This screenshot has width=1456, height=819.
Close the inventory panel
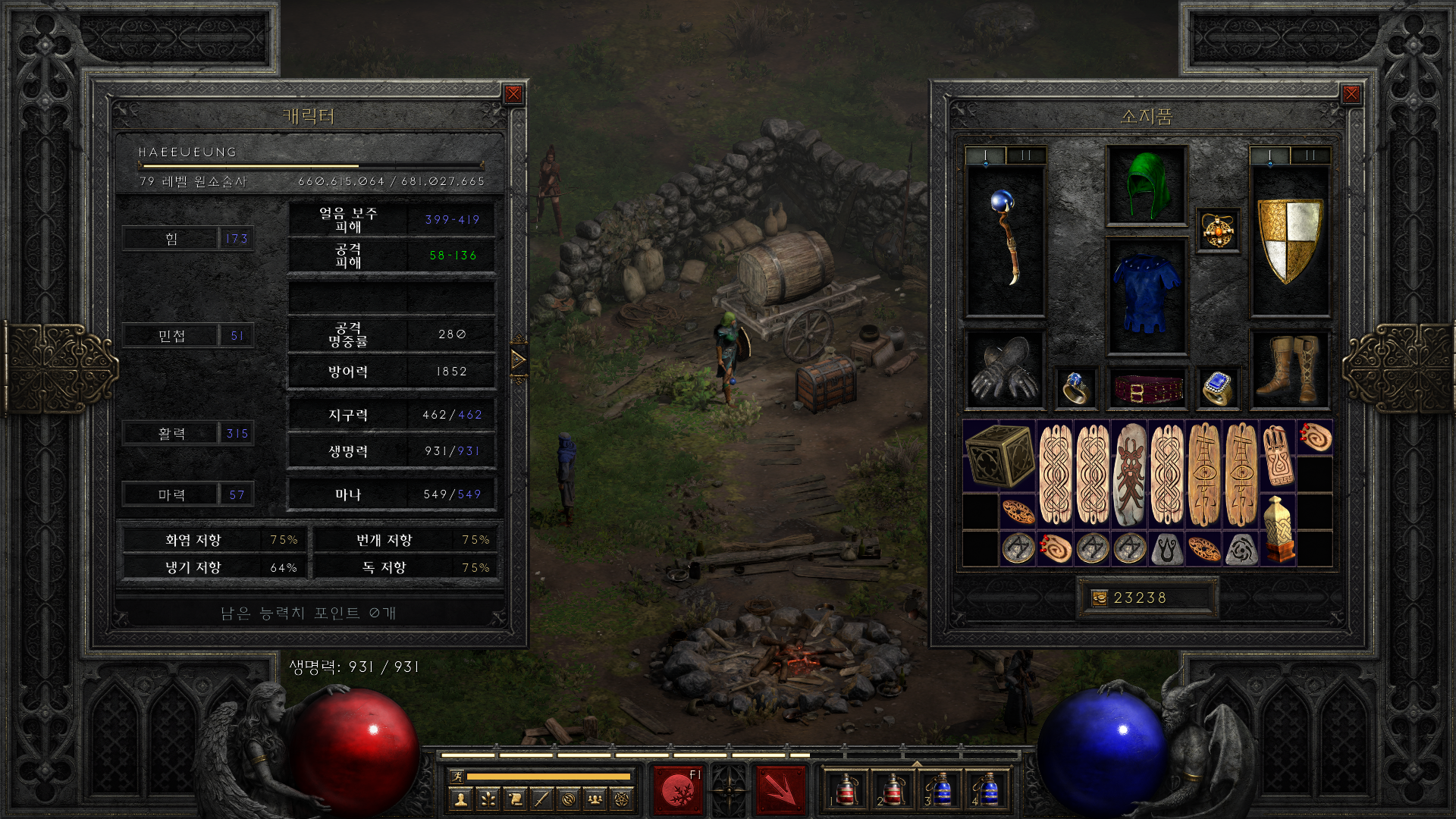point(1351,94)
